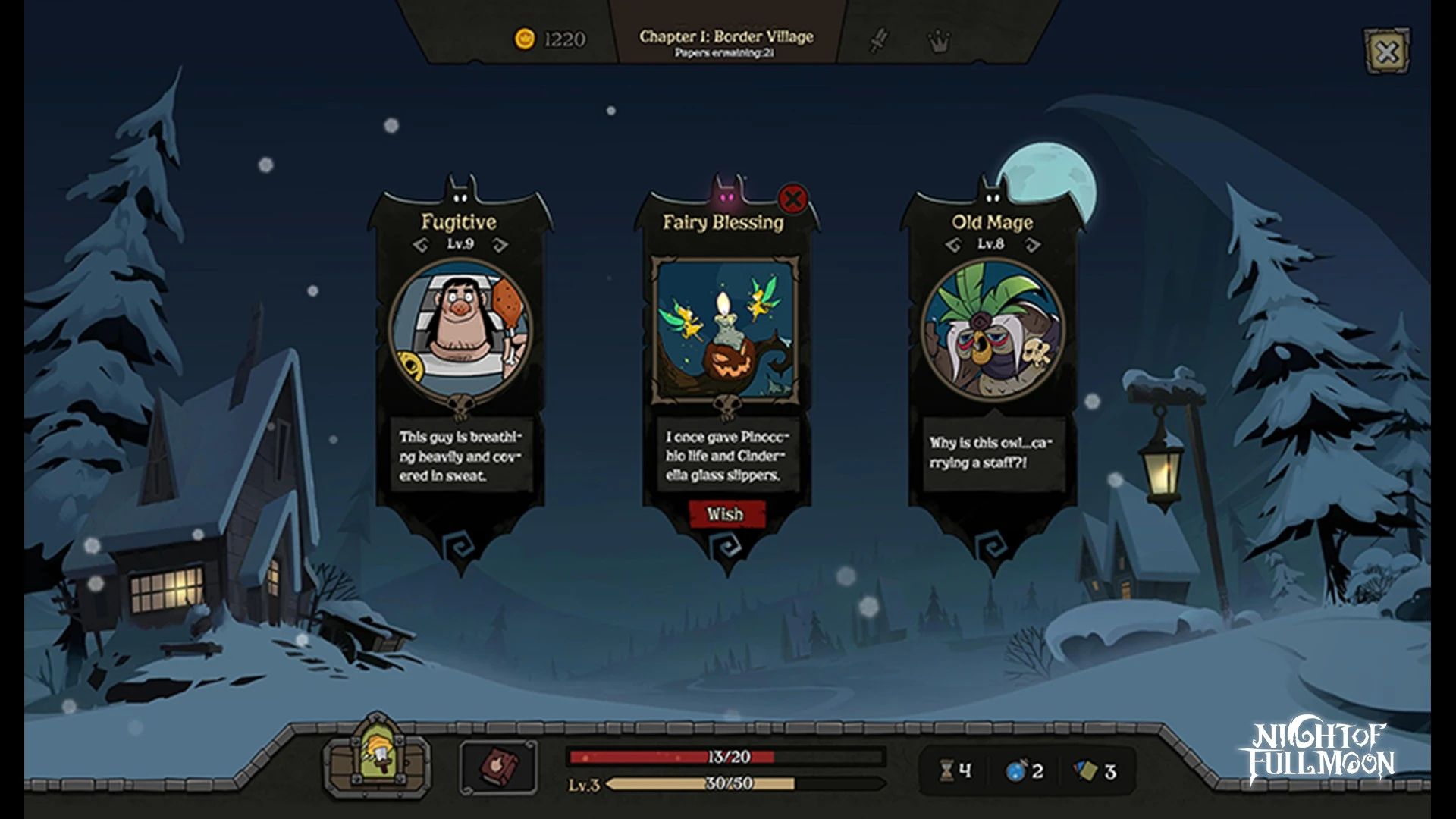The height and width of the screenshot is (819, 1456).
Task: Click Old Mage's right level arrow
Action: click(1033, 244)
